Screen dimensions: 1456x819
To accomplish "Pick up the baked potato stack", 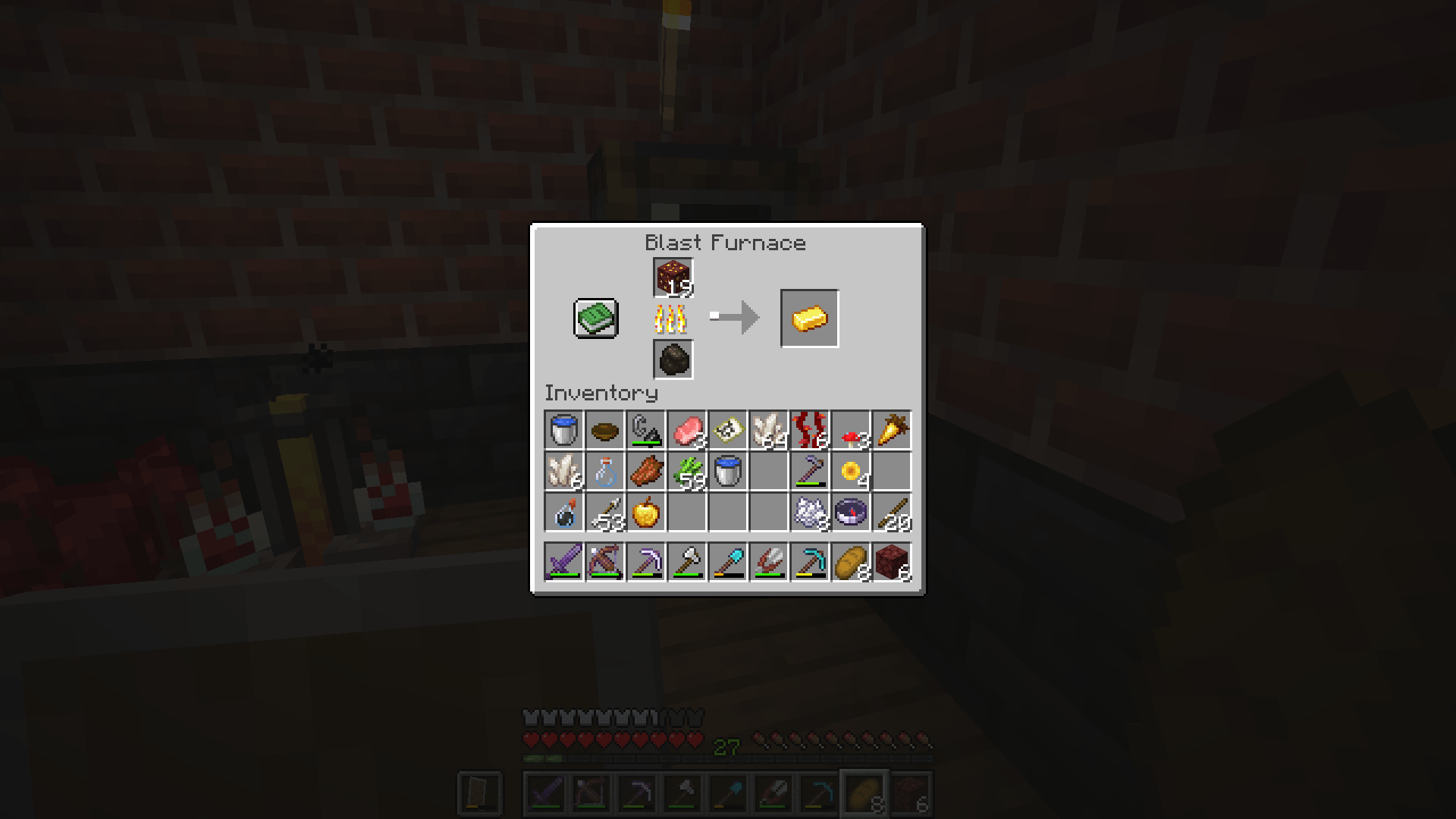I will (849, 561).
